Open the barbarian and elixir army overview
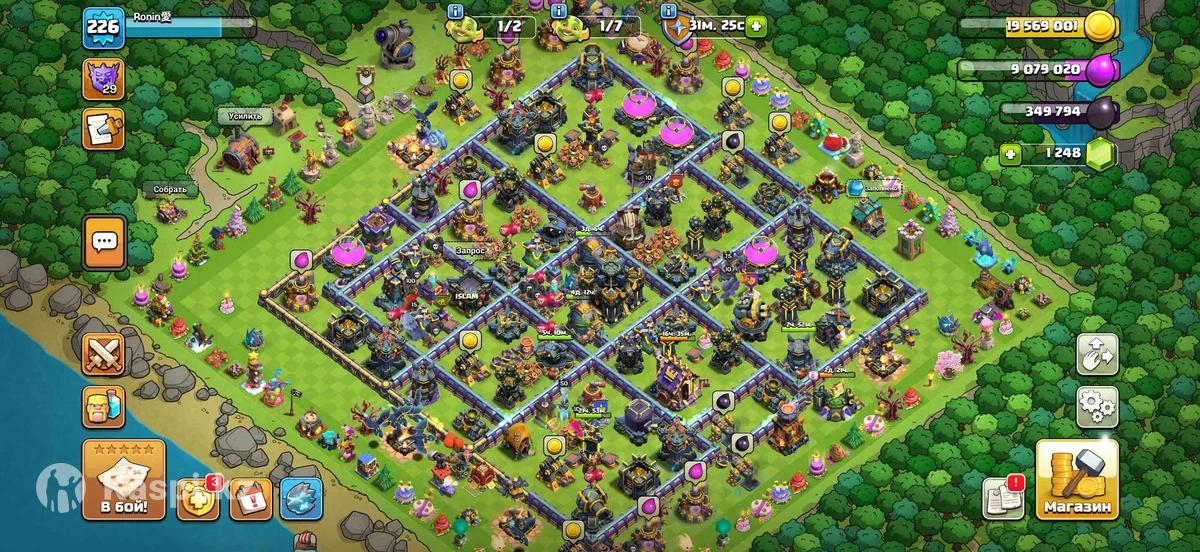1200x552 pixels. 104,407
